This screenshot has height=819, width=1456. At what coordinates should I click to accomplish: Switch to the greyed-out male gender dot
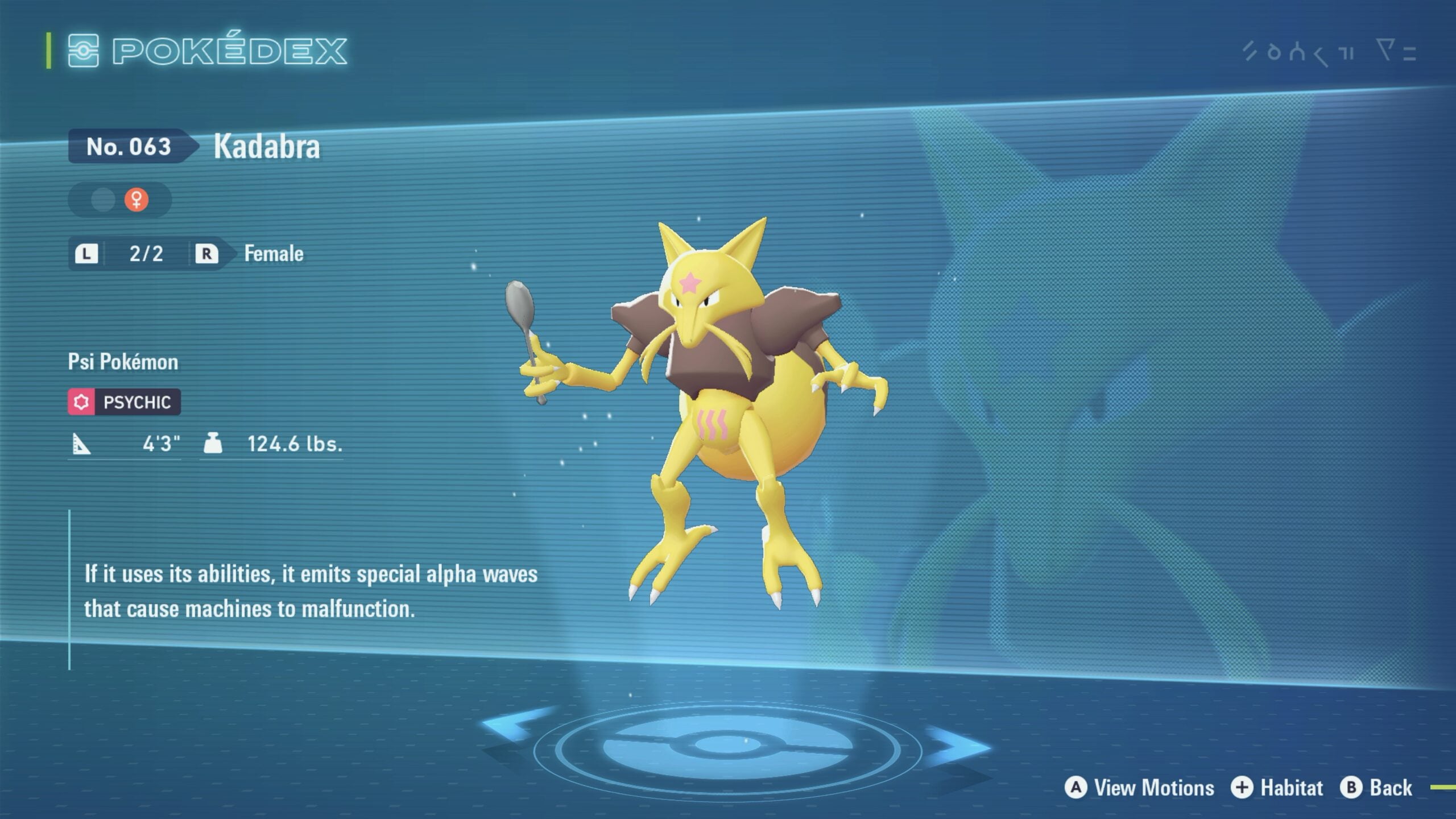pyautogui.click(x=103, y=200)
